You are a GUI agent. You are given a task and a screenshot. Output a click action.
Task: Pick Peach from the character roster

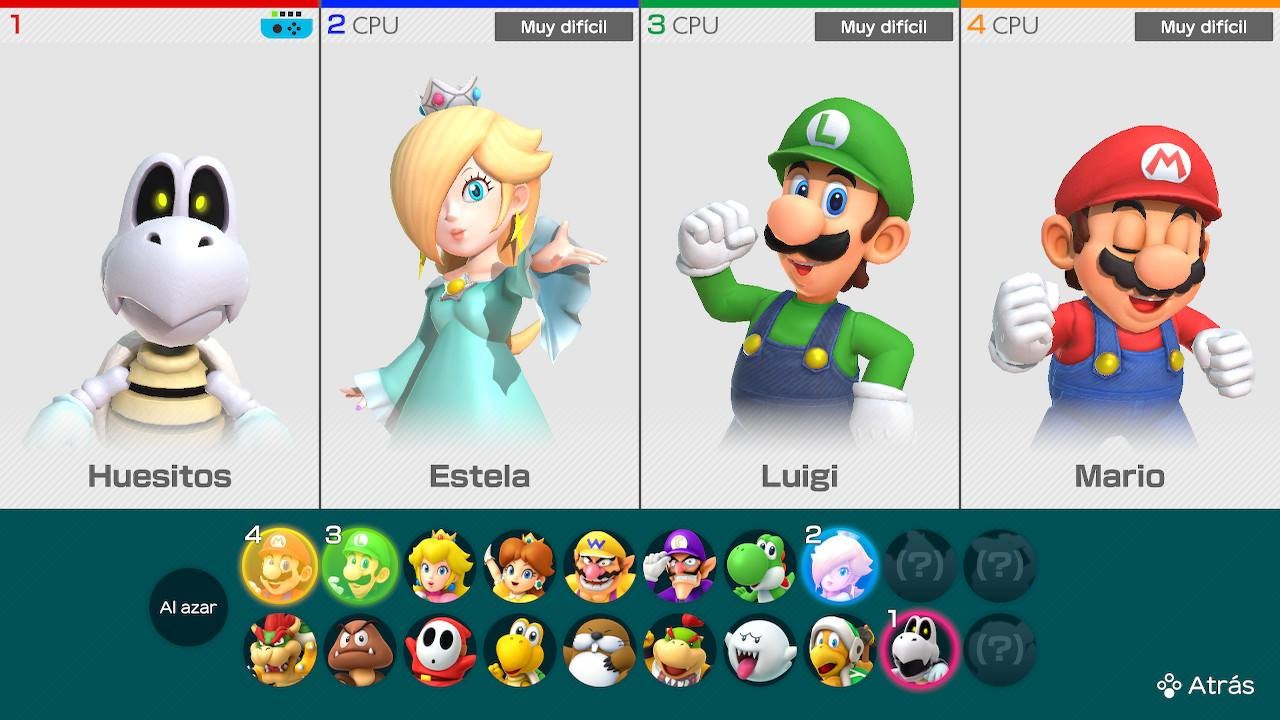click(x=438, y=565)
